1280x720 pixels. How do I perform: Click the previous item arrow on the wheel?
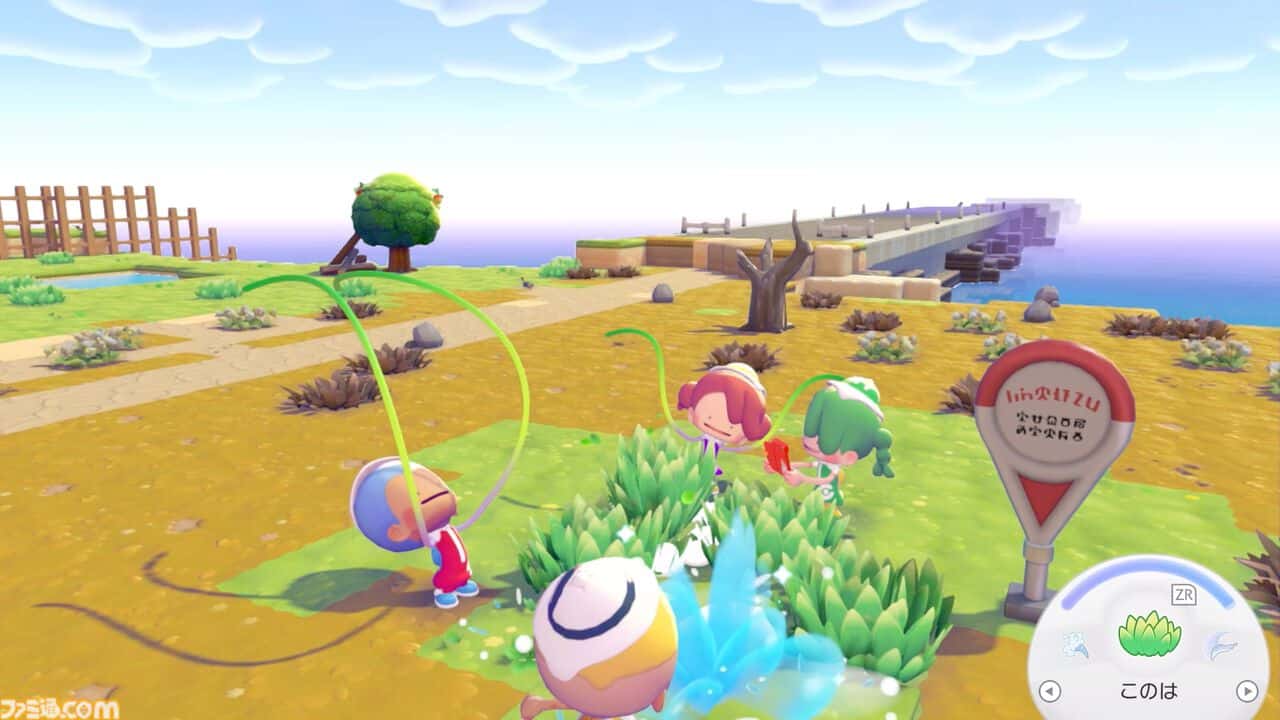(x=1050, y=689)
